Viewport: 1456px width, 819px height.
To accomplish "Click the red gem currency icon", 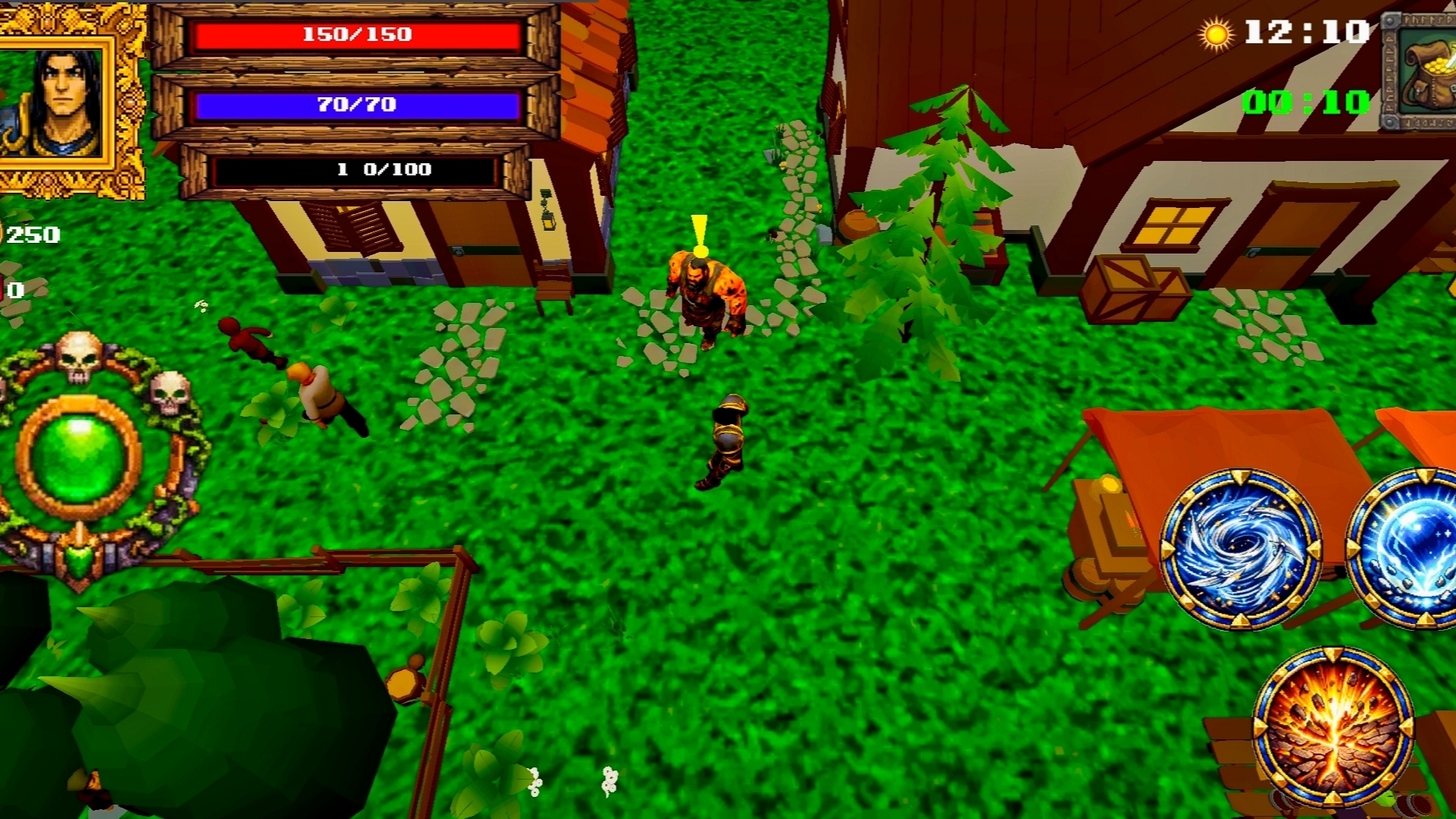I will (x=2, y=288).
